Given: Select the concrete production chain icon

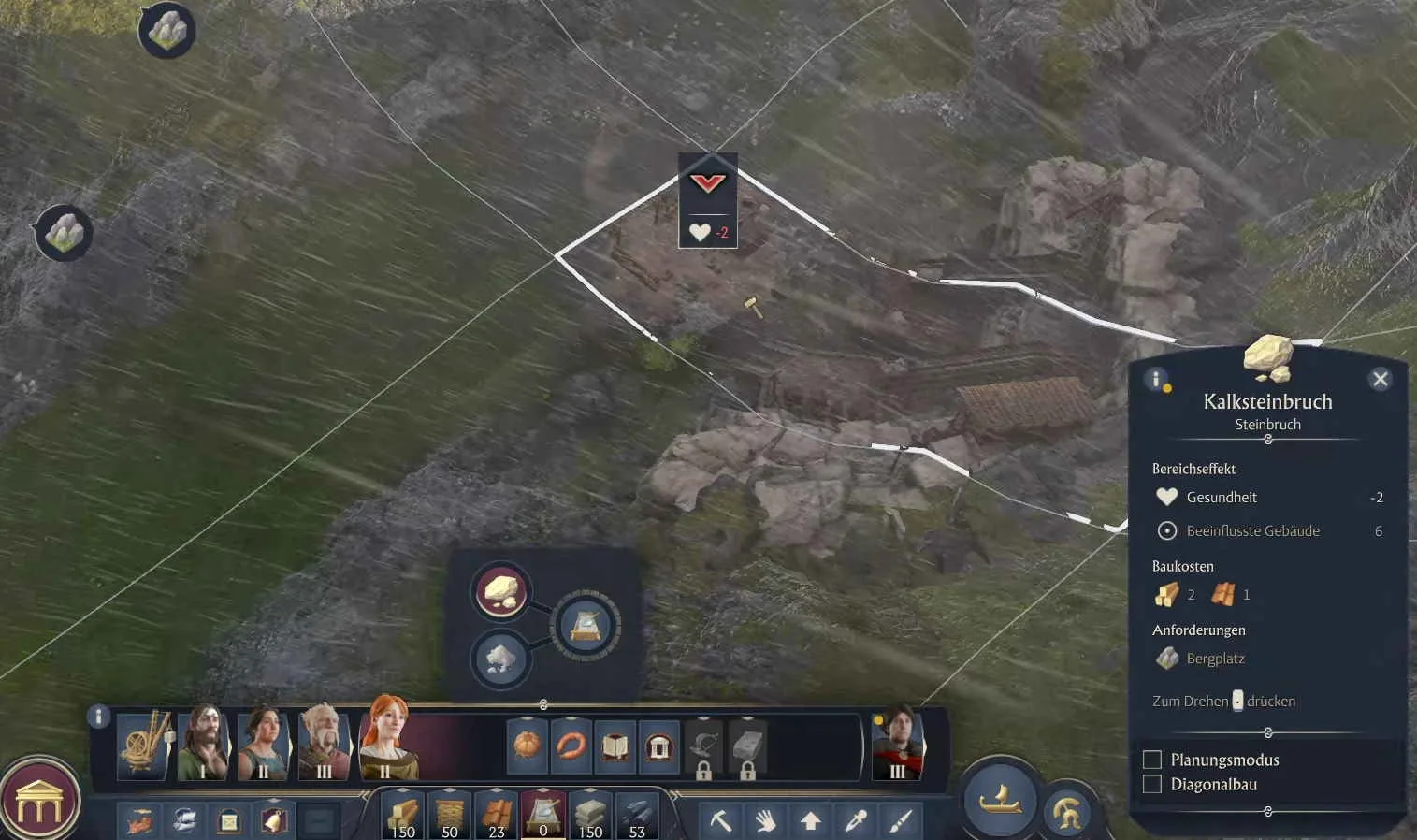Looking at the screenshot, I should click(x=586, y=625).
